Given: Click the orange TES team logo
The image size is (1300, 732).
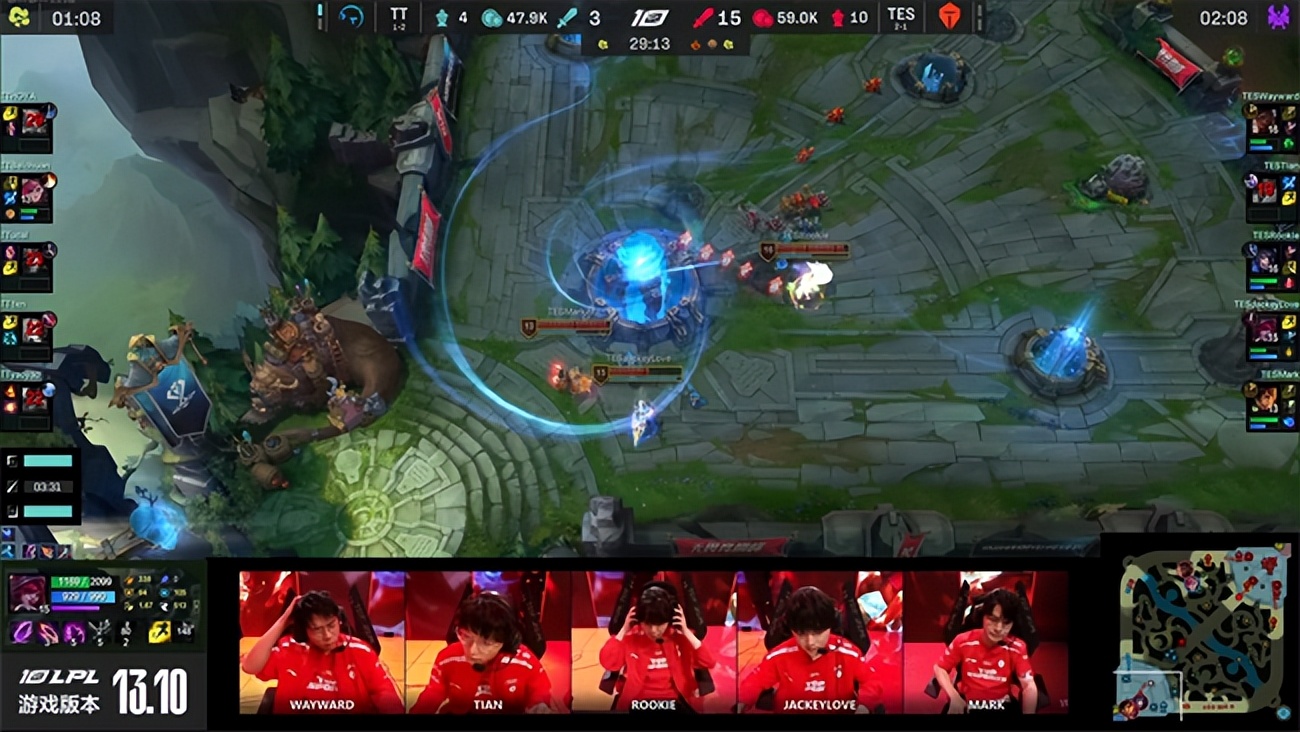Looking at the screenshot, I should (x=948, y=17).
